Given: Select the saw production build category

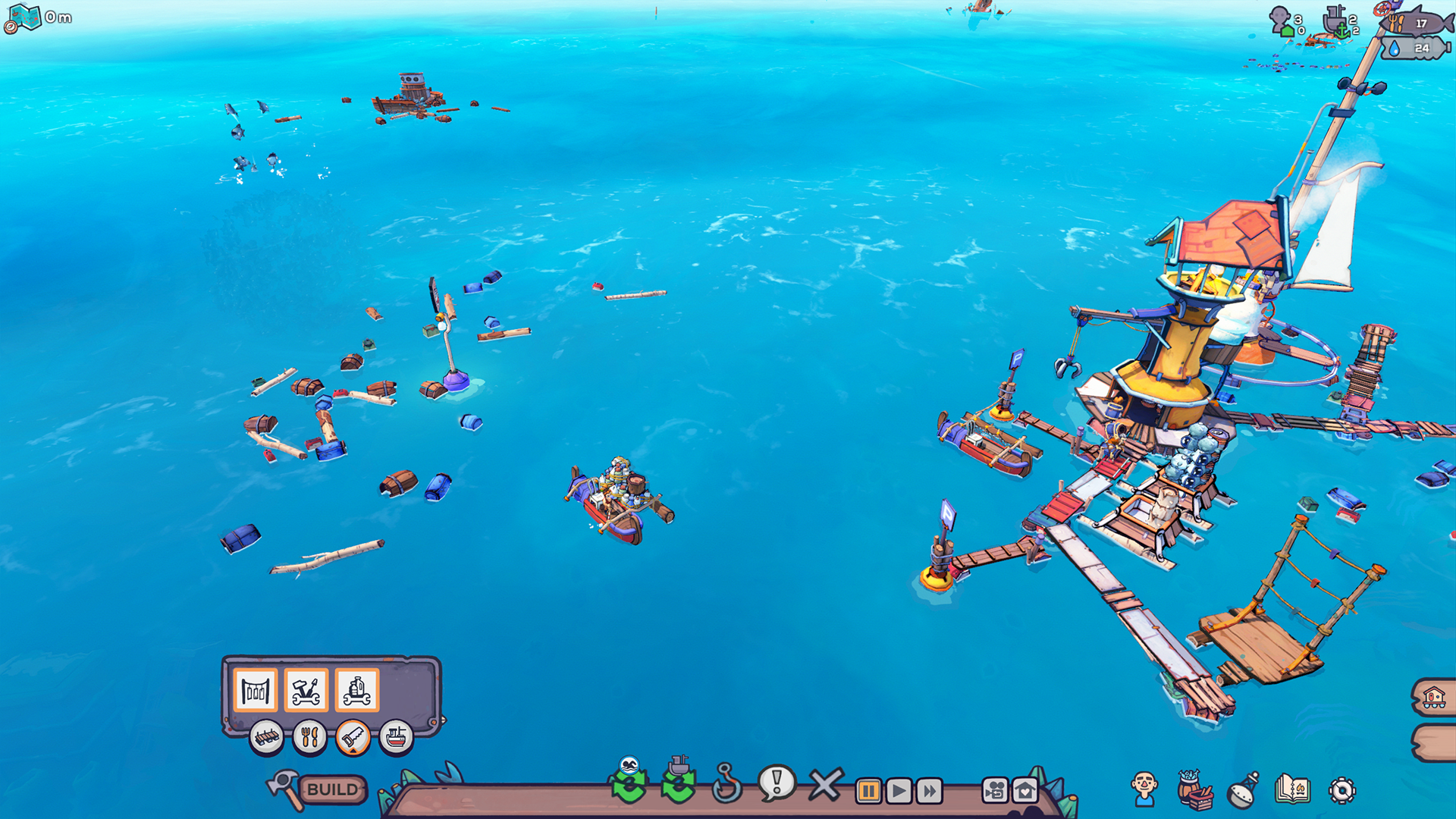Looking at the screenshot, I should (353, 736).
